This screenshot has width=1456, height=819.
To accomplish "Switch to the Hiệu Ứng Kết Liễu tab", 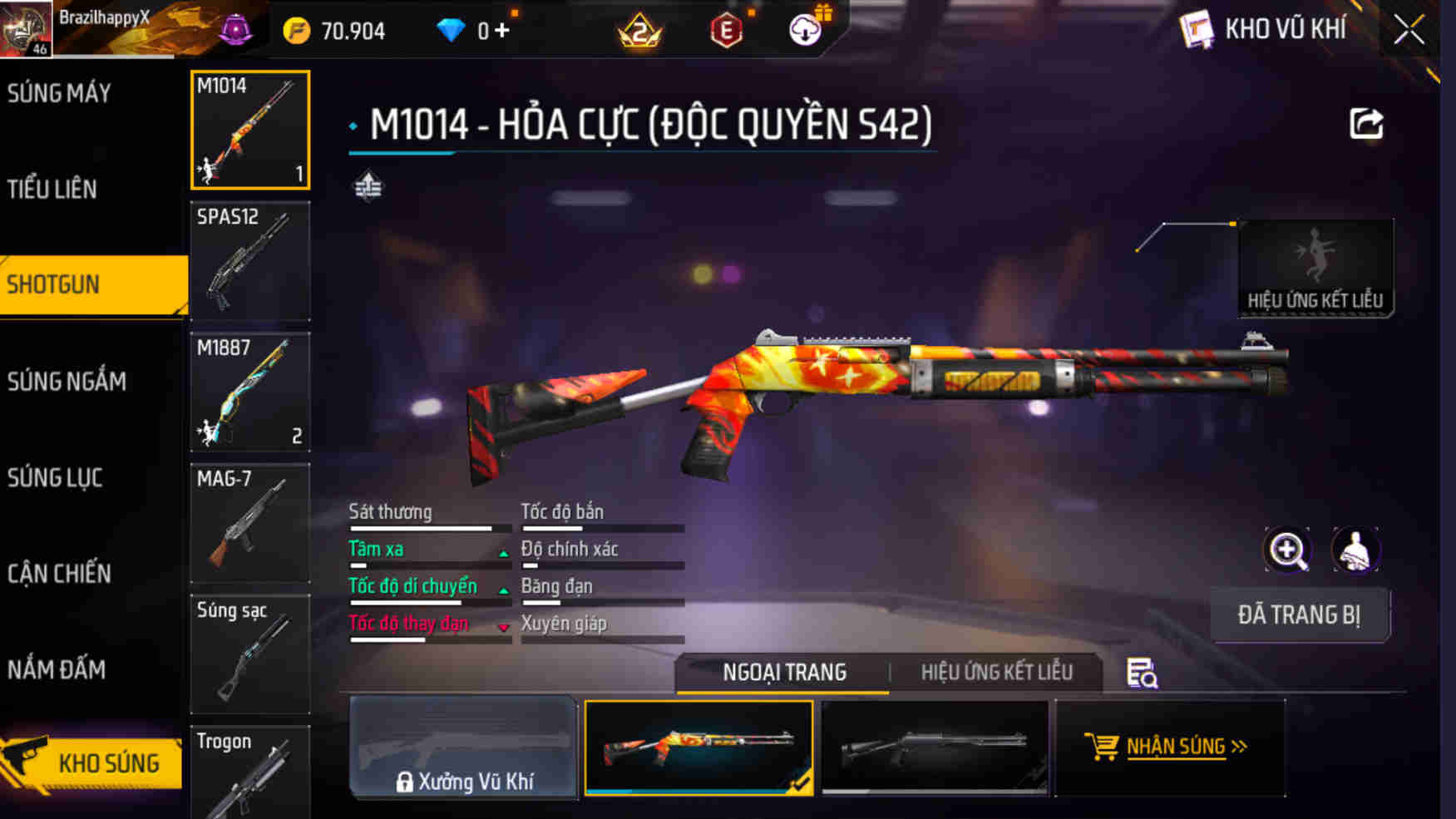I will pyautogui.click(x=996, y=672).
